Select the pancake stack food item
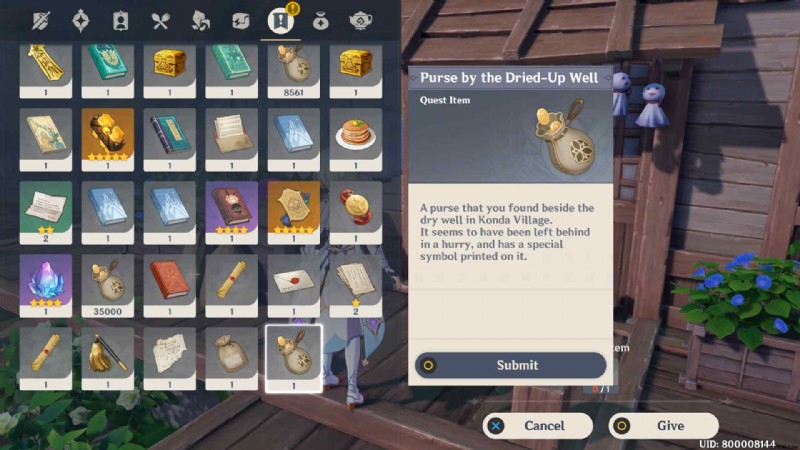Viewport: 800px width, 450px height. 356,134
